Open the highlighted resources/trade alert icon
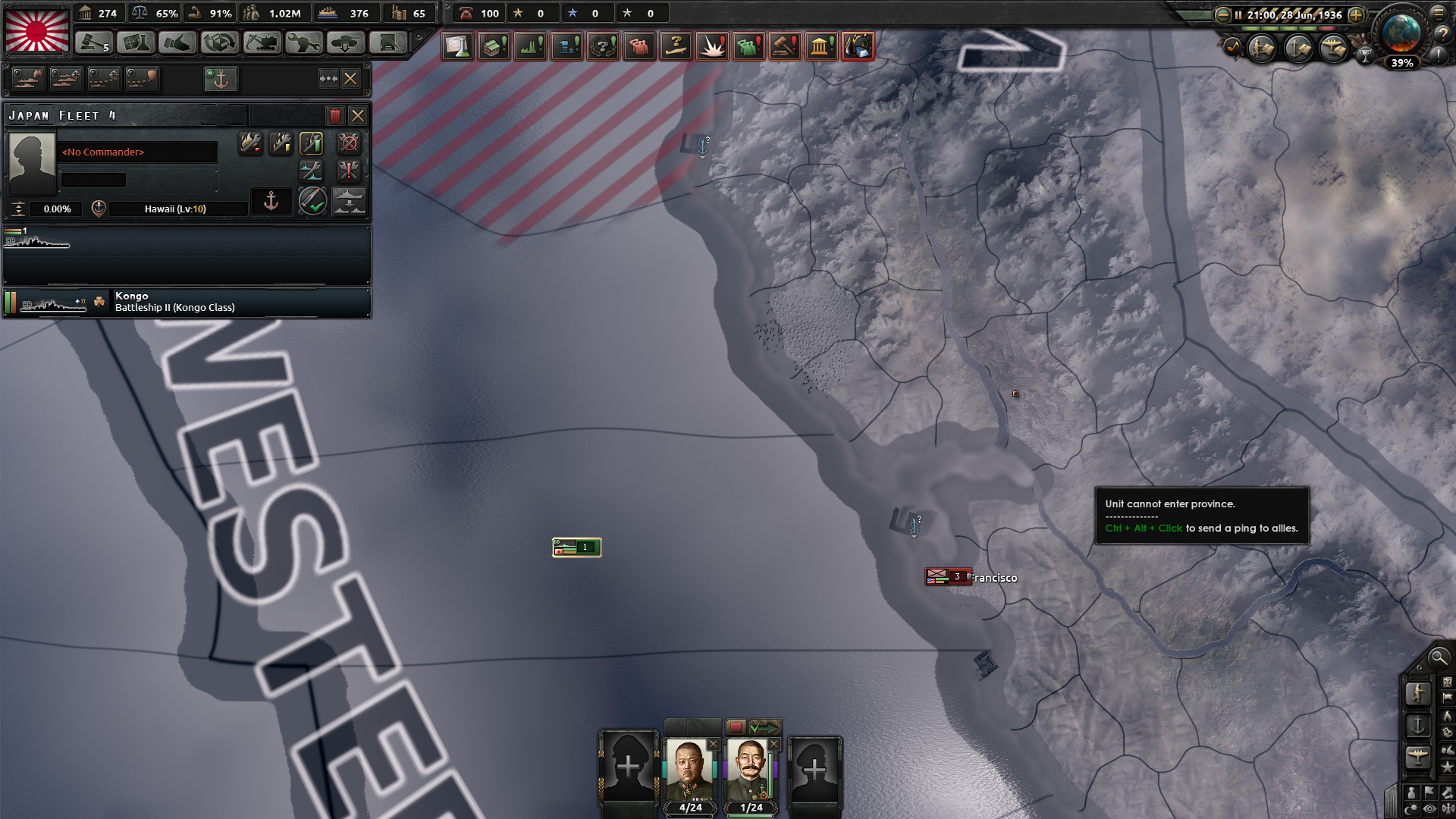The width and height of the screenshot is (1456, 819). click(858, 46)
